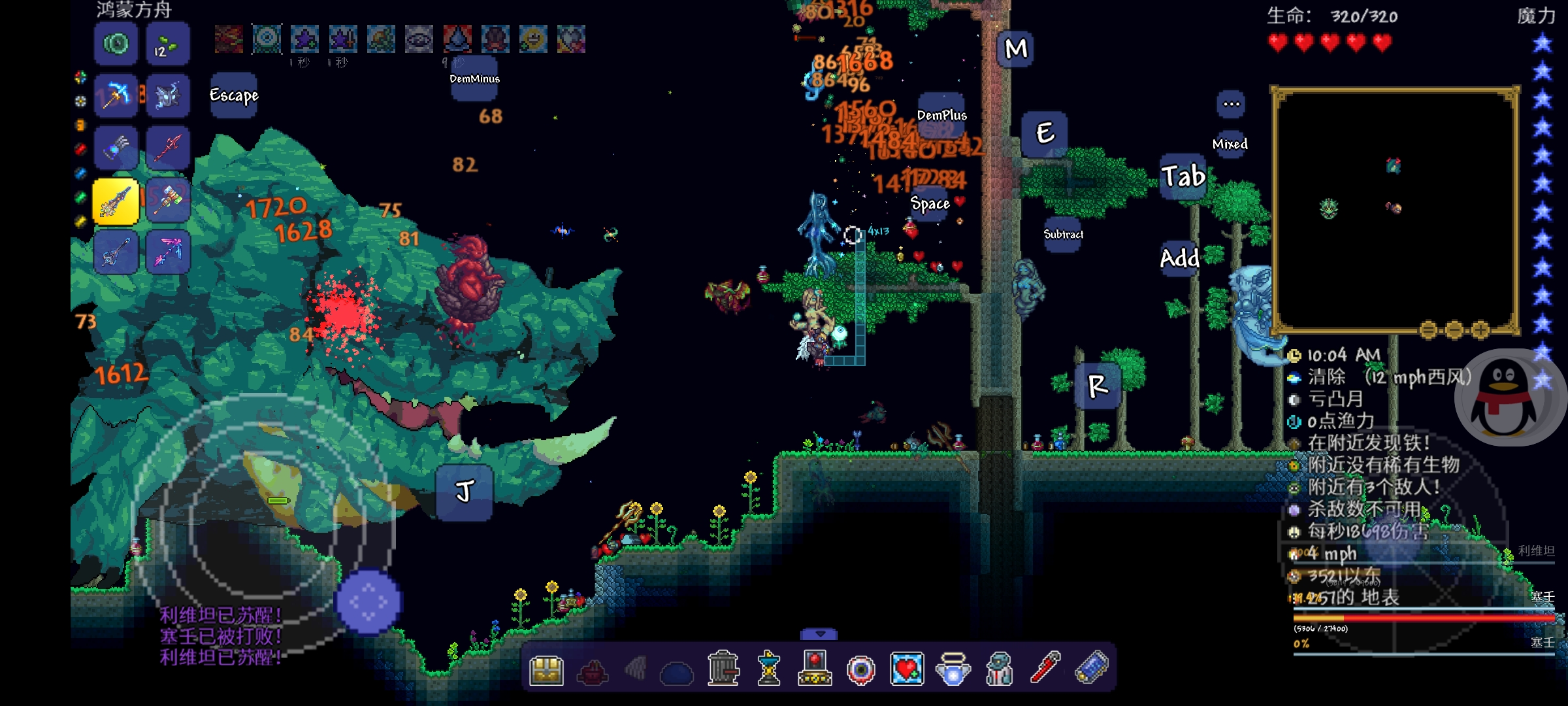Viewport: 1568px width, 706px height.
Task: Tap the M virtual key button
Action: pyautogui.click(x=1015, y=49)
